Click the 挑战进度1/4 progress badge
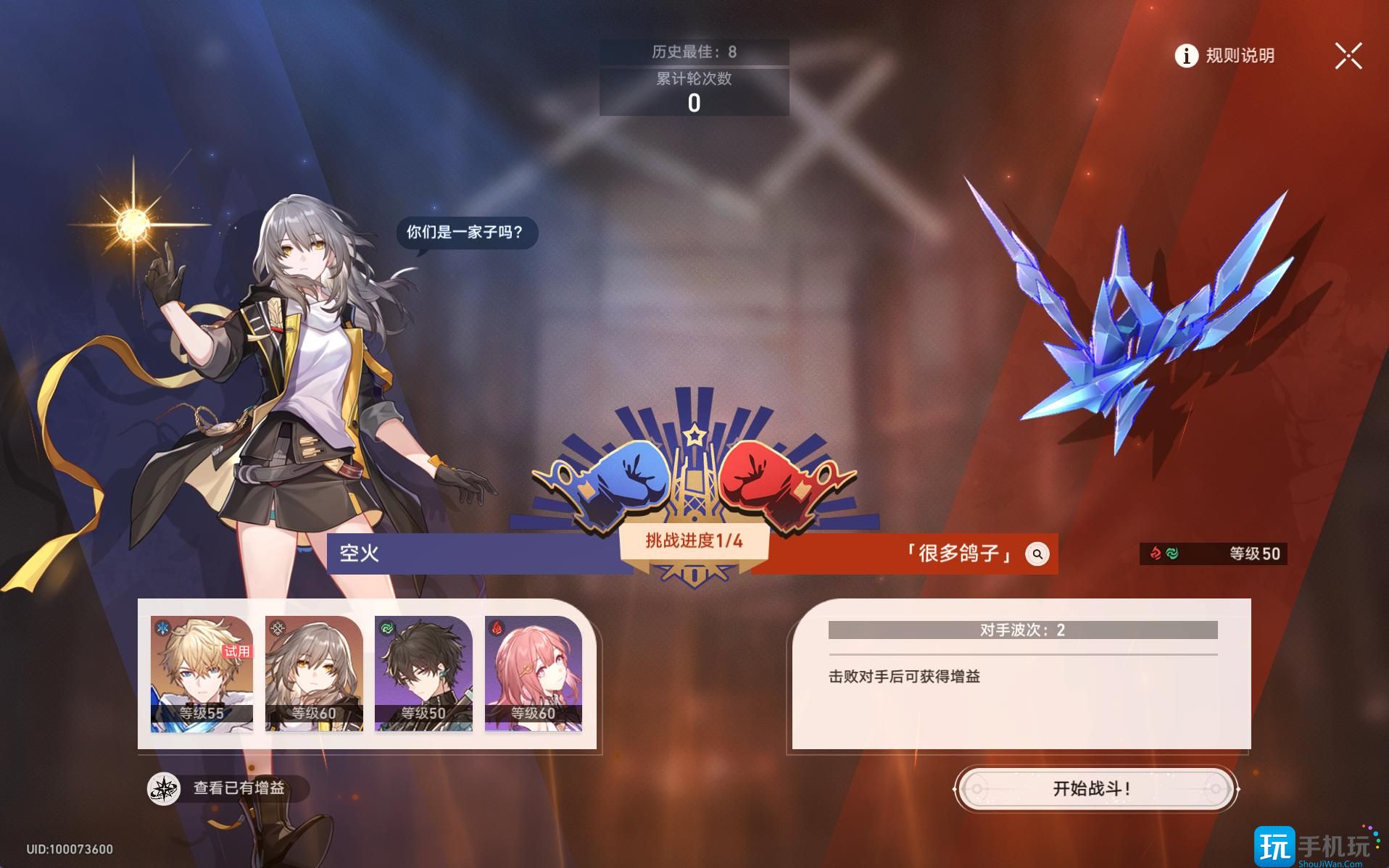 (693, 543)
